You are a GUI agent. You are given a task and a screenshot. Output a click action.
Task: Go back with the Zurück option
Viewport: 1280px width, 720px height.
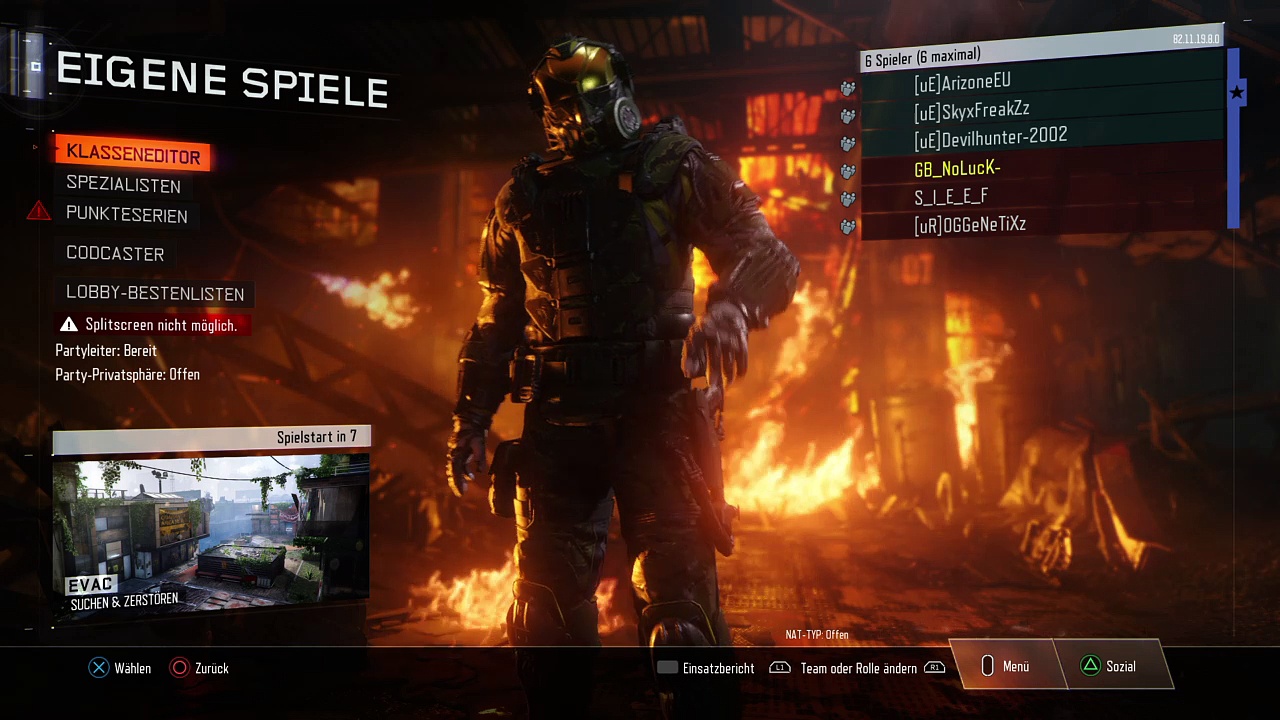[x=200, y=668]
